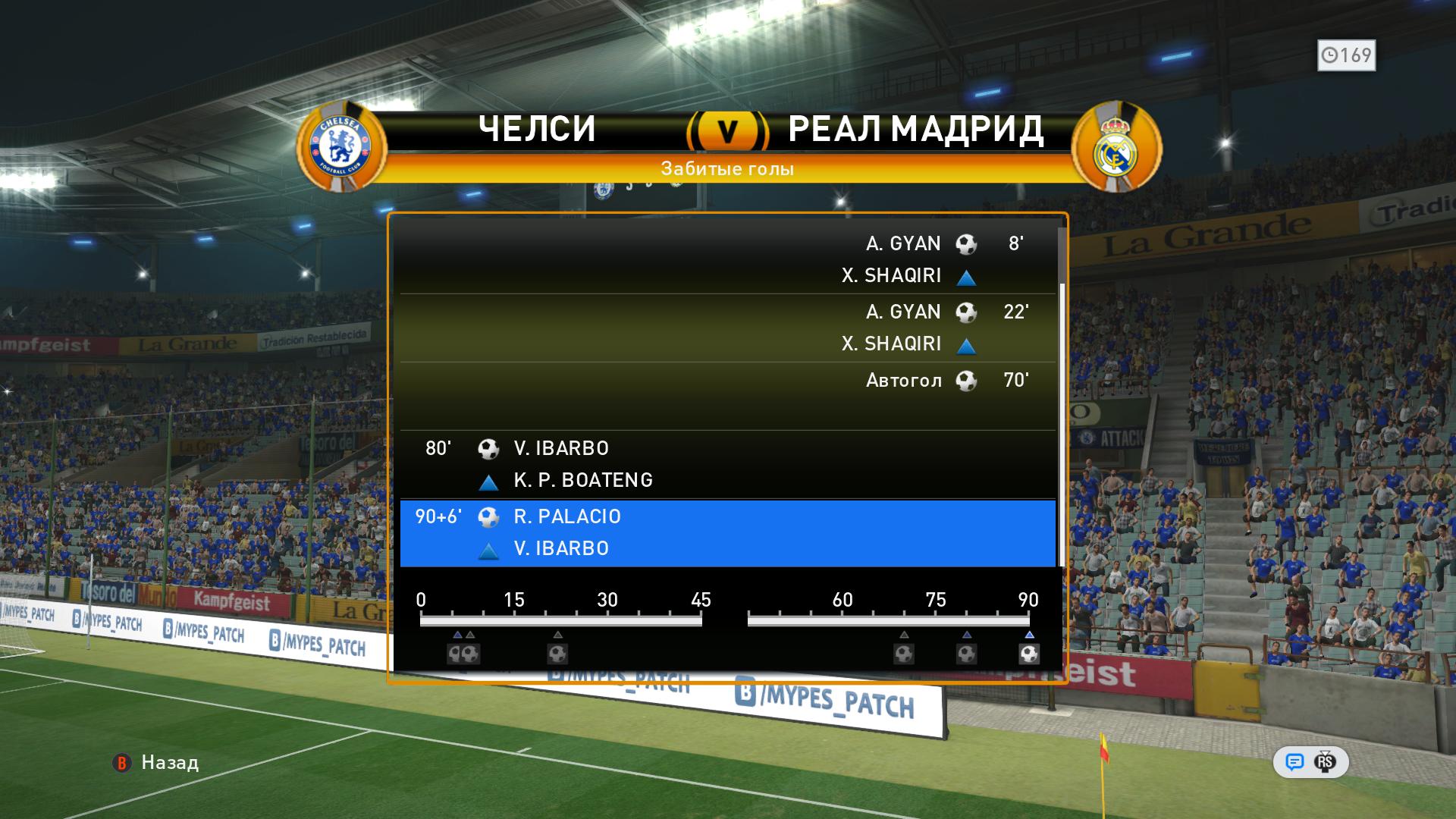Select V. Ibarbo's 80' goal row
The image size is (1456, 819).
coord(728,464)
